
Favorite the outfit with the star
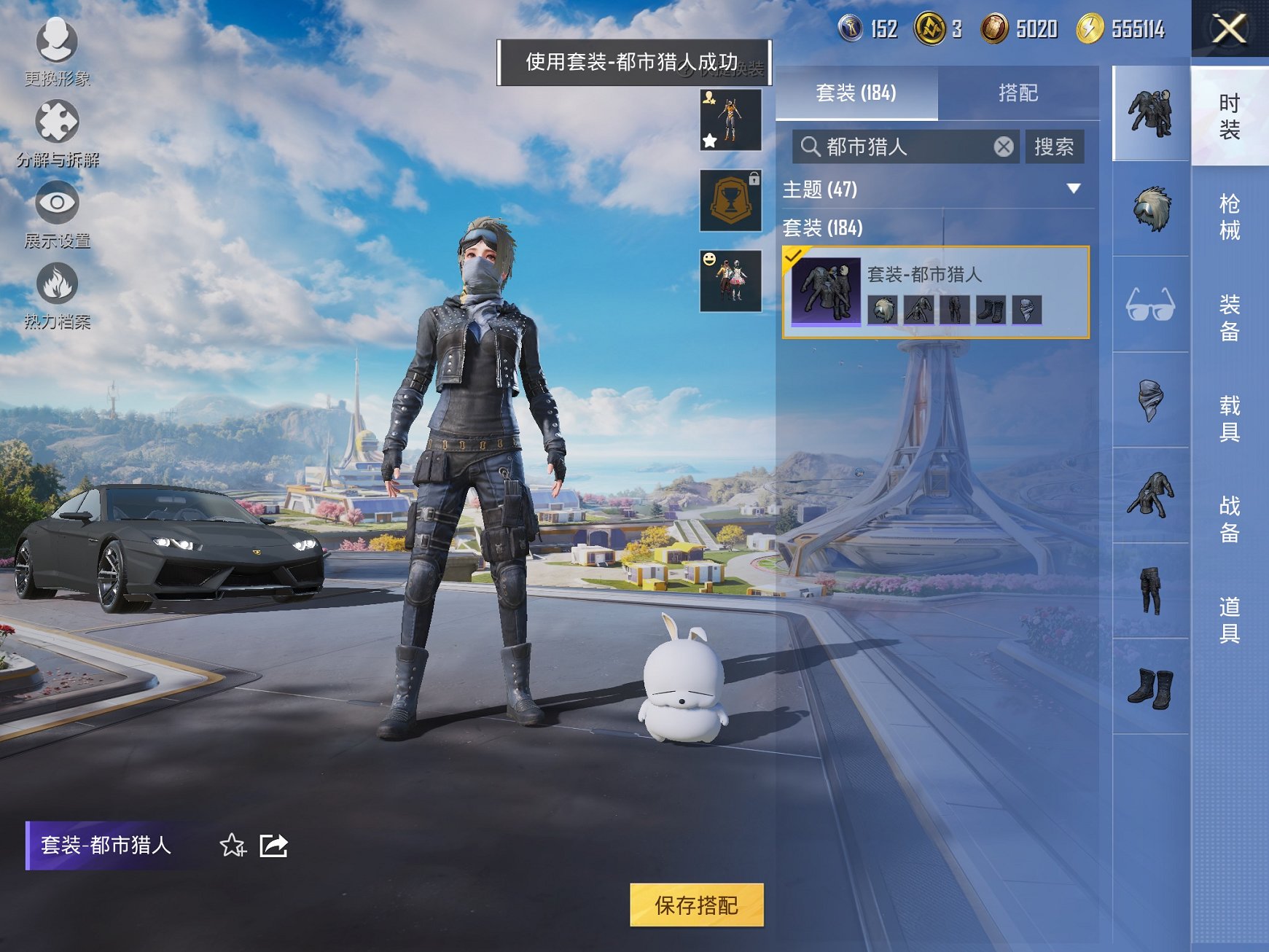pos(231,846)
